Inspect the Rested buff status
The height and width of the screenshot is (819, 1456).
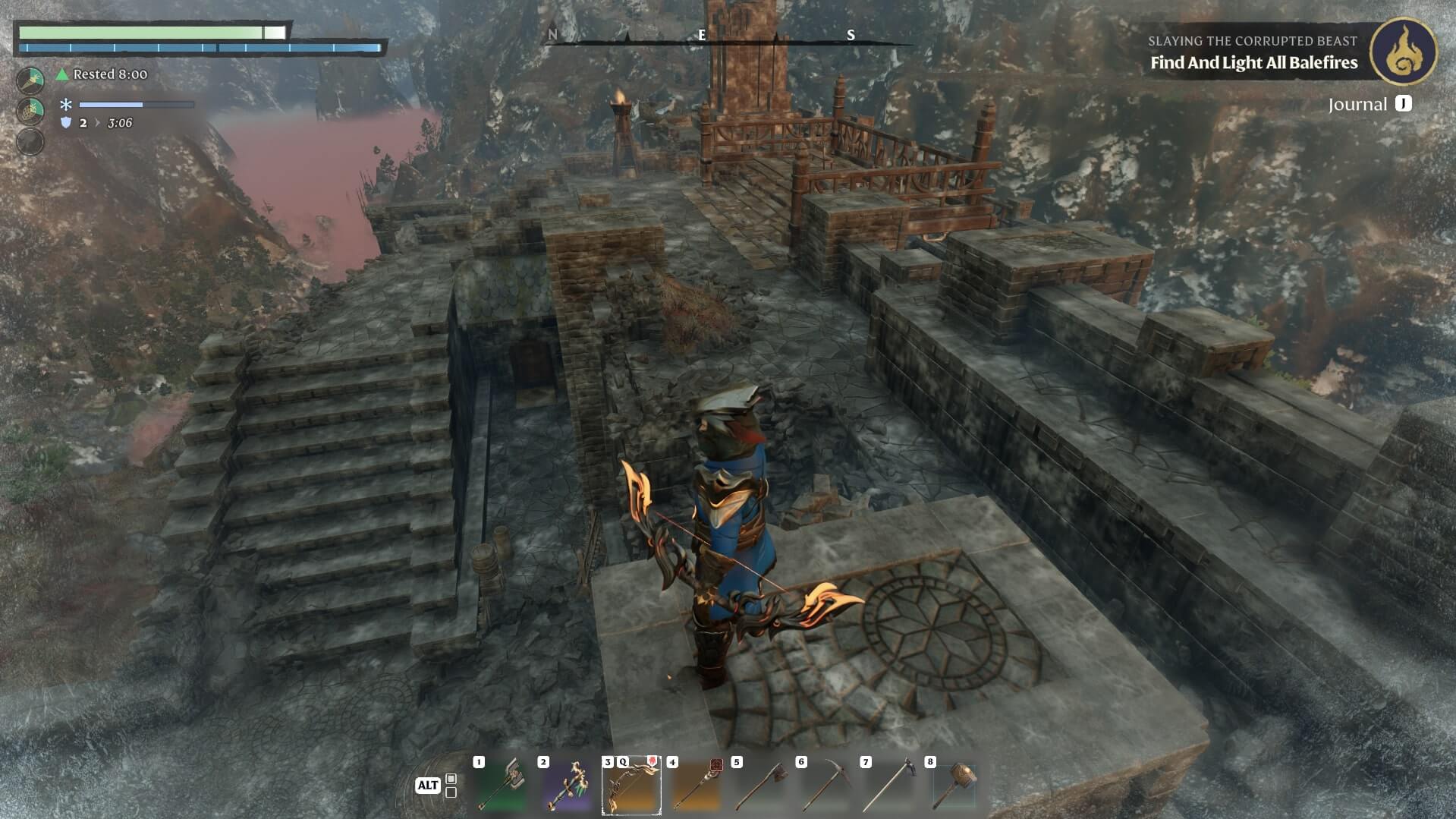point(102,74)
